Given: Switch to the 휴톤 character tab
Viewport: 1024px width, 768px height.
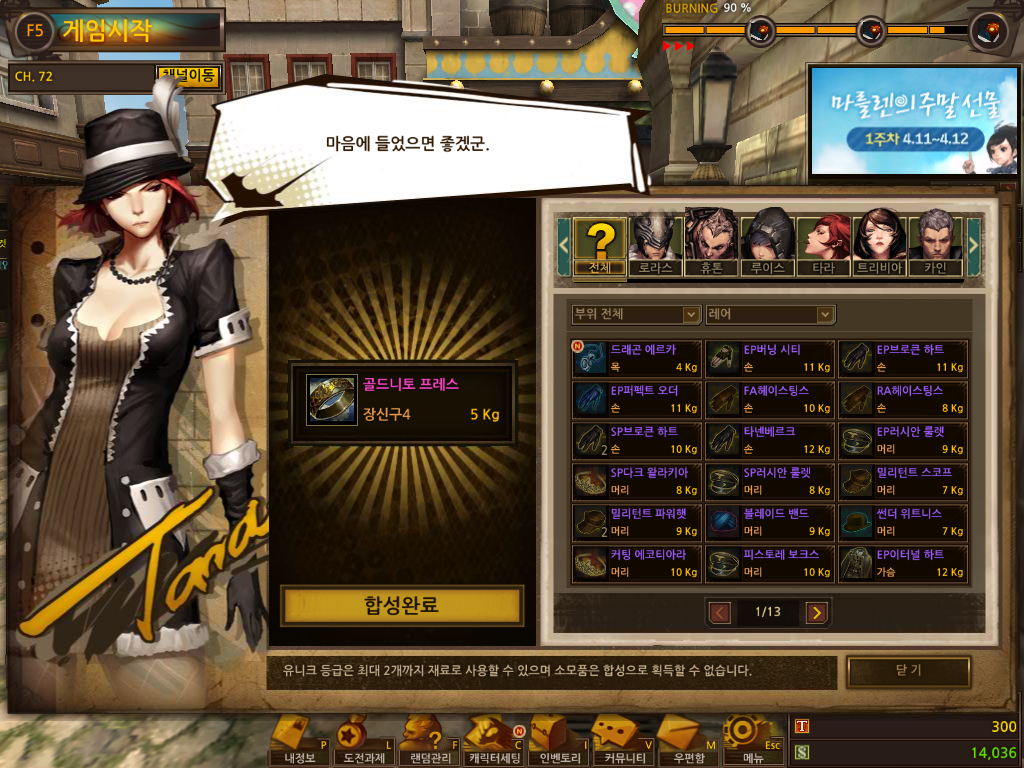Looking at the screenshot, I should 712,246.
